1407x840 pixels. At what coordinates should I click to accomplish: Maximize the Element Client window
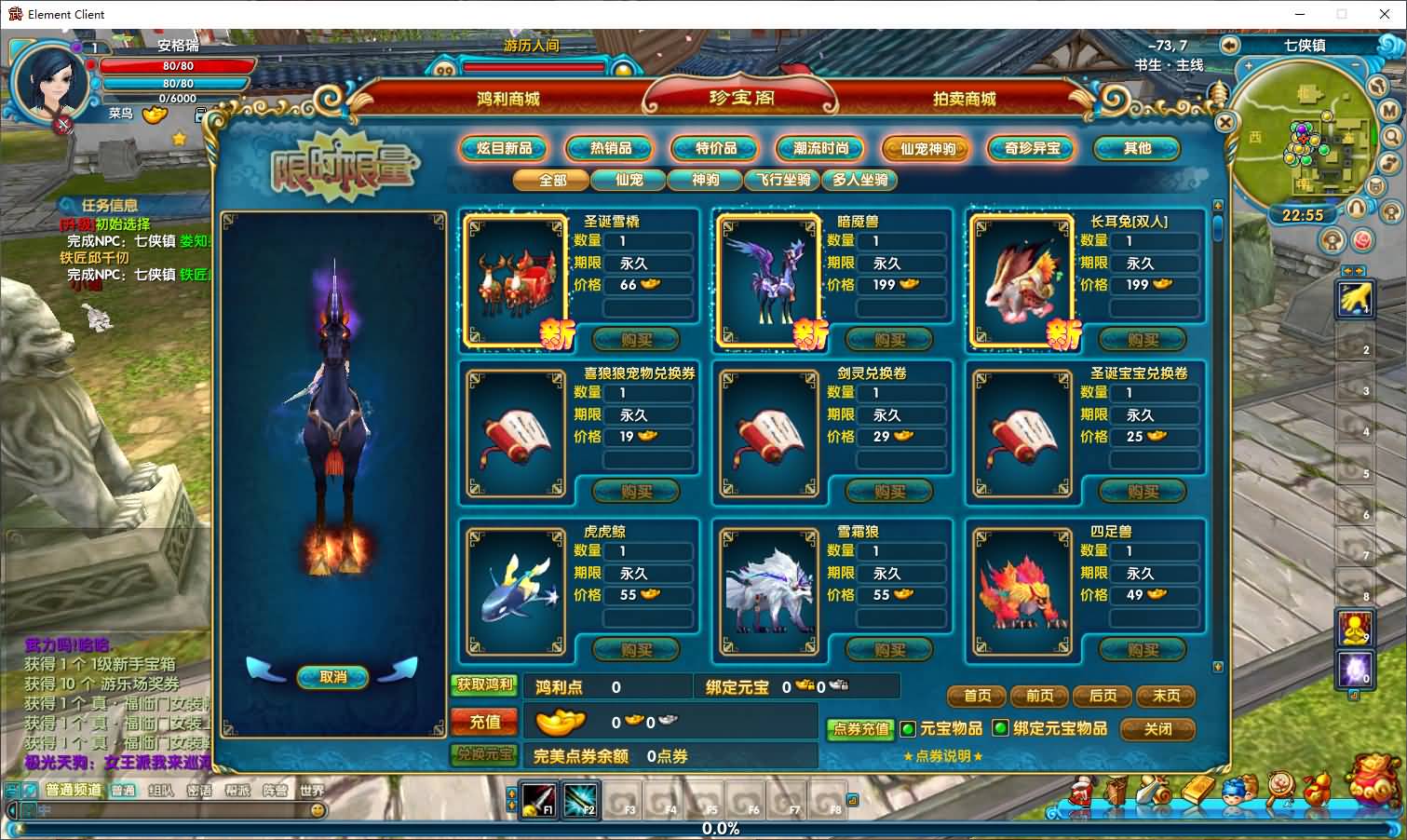(1342, 14)
